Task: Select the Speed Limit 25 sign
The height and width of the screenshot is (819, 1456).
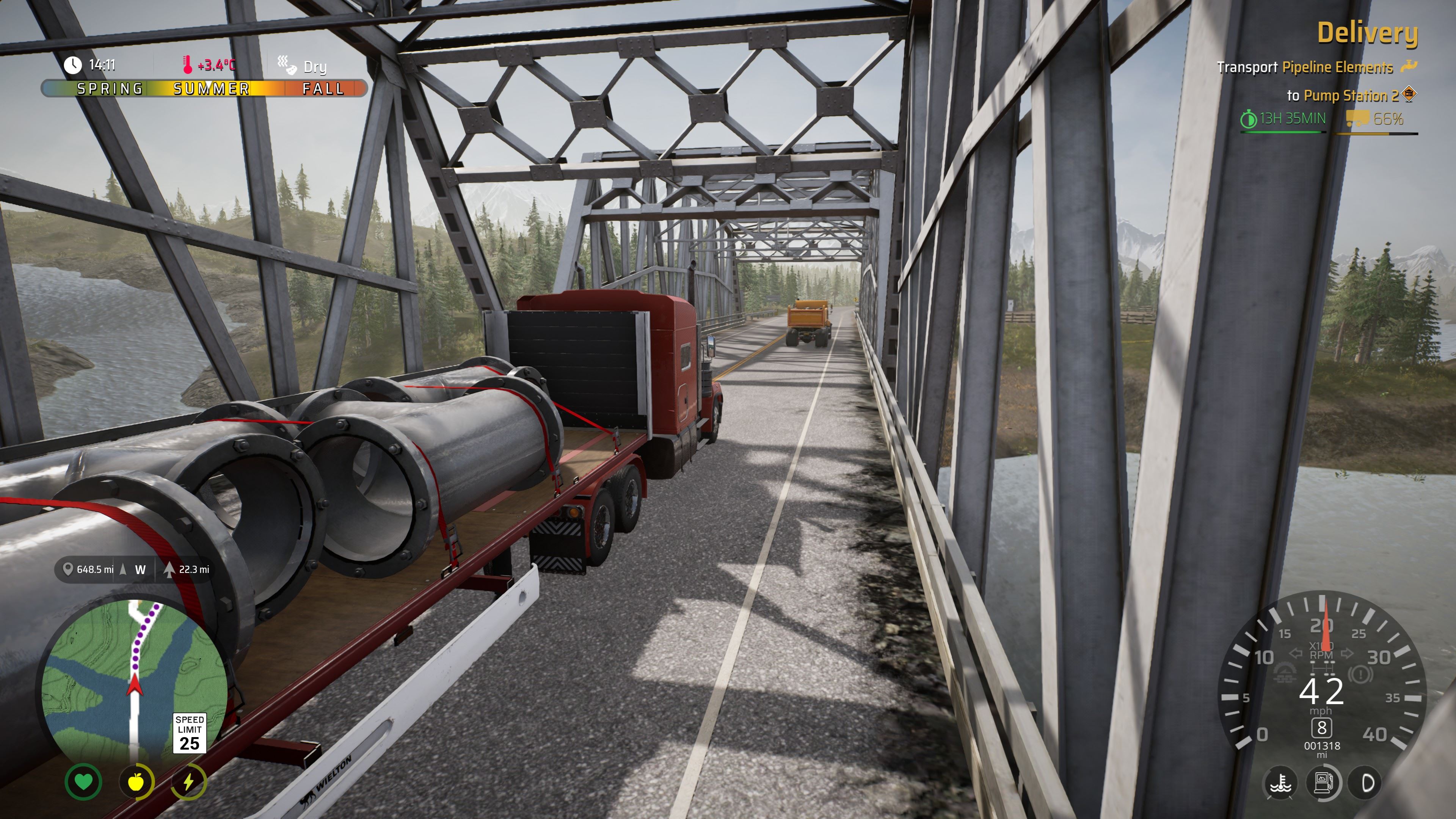Action: 189,733
